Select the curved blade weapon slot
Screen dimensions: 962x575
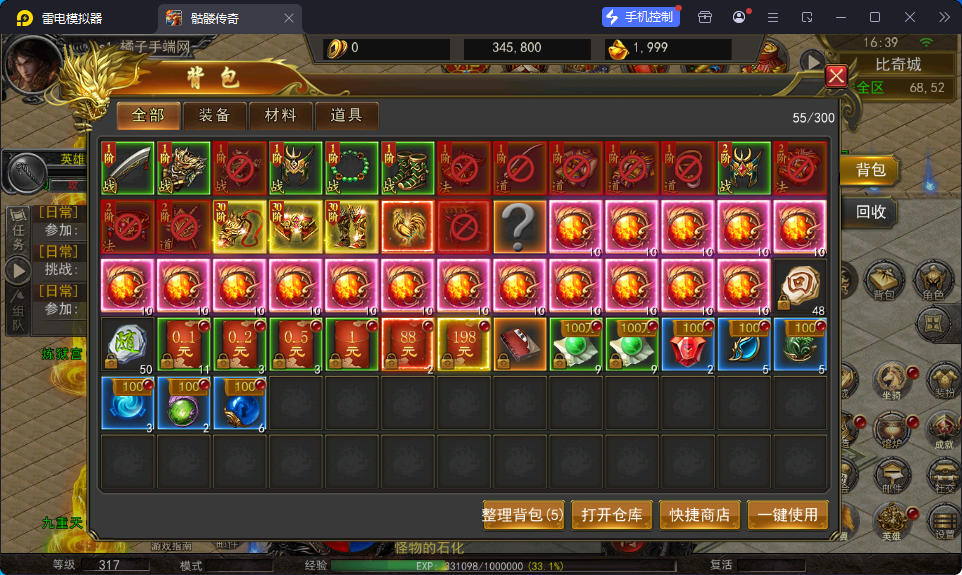click(x=127, y=168)
